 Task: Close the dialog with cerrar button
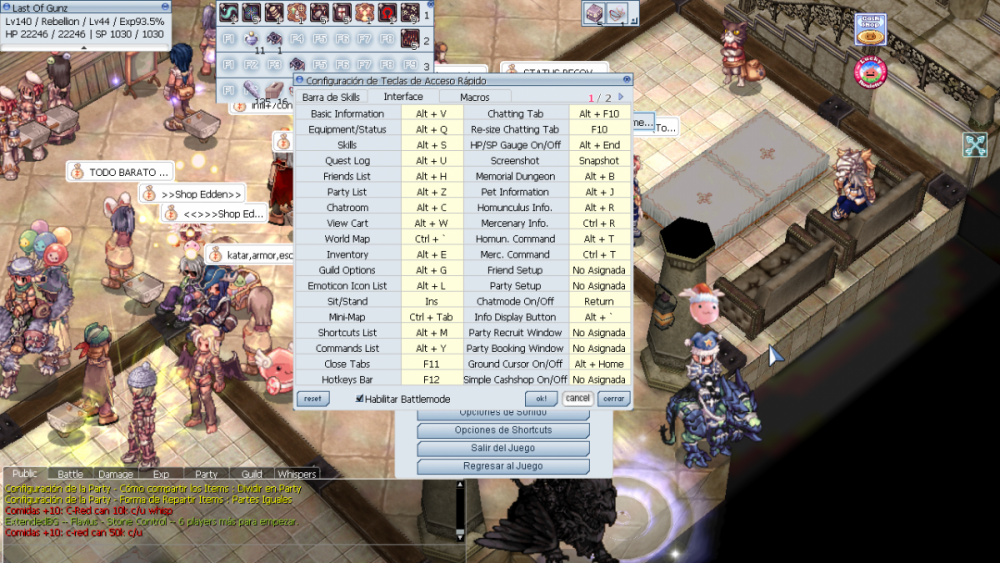[x=613, y=398]
